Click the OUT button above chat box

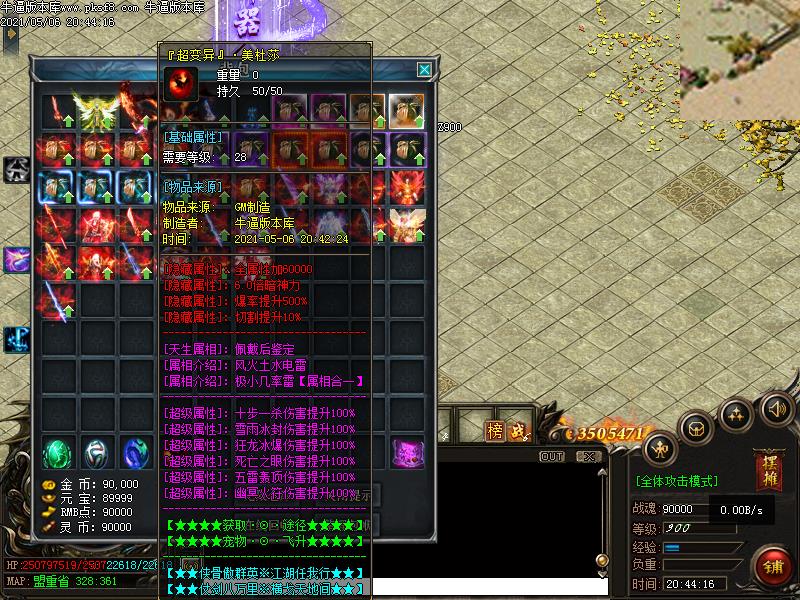(552, 456)
